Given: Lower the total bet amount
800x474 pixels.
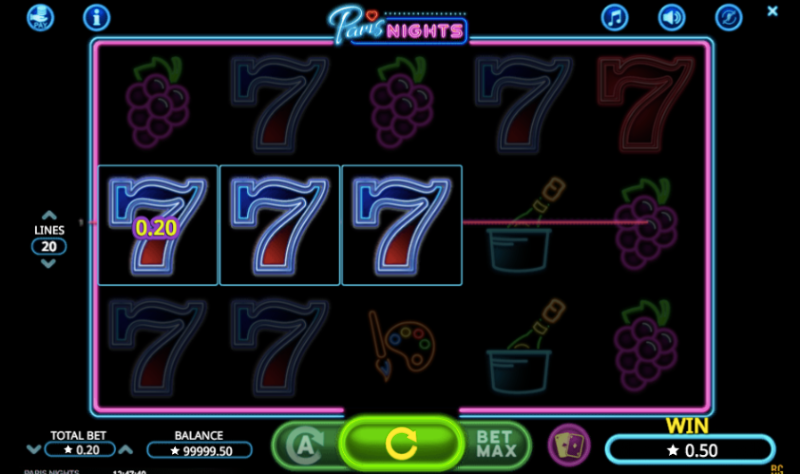Looking at the screenshot, I should 33,450.
